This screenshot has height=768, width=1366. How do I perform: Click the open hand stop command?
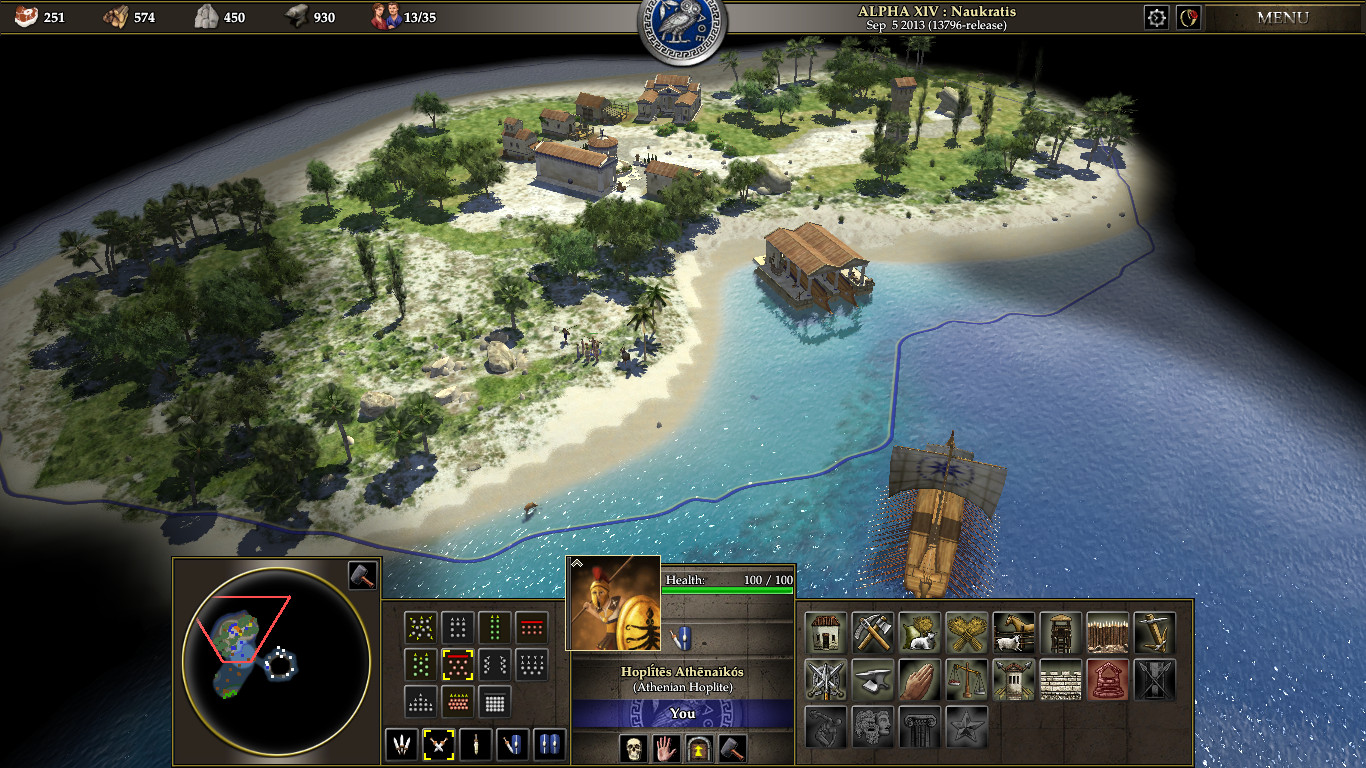point(665,747)
